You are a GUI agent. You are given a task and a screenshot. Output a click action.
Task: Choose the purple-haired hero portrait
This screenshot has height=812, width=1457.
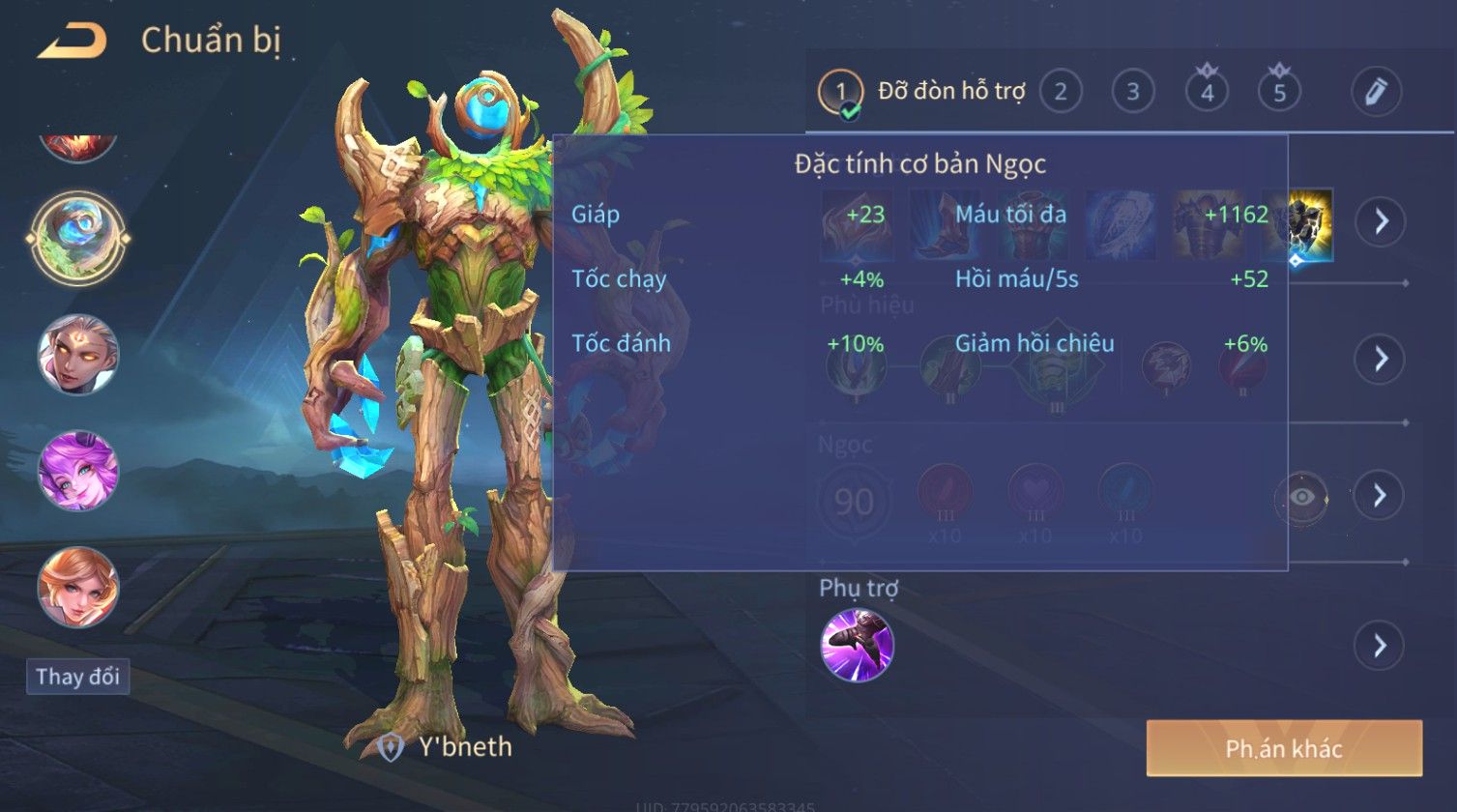coord(78,472)
